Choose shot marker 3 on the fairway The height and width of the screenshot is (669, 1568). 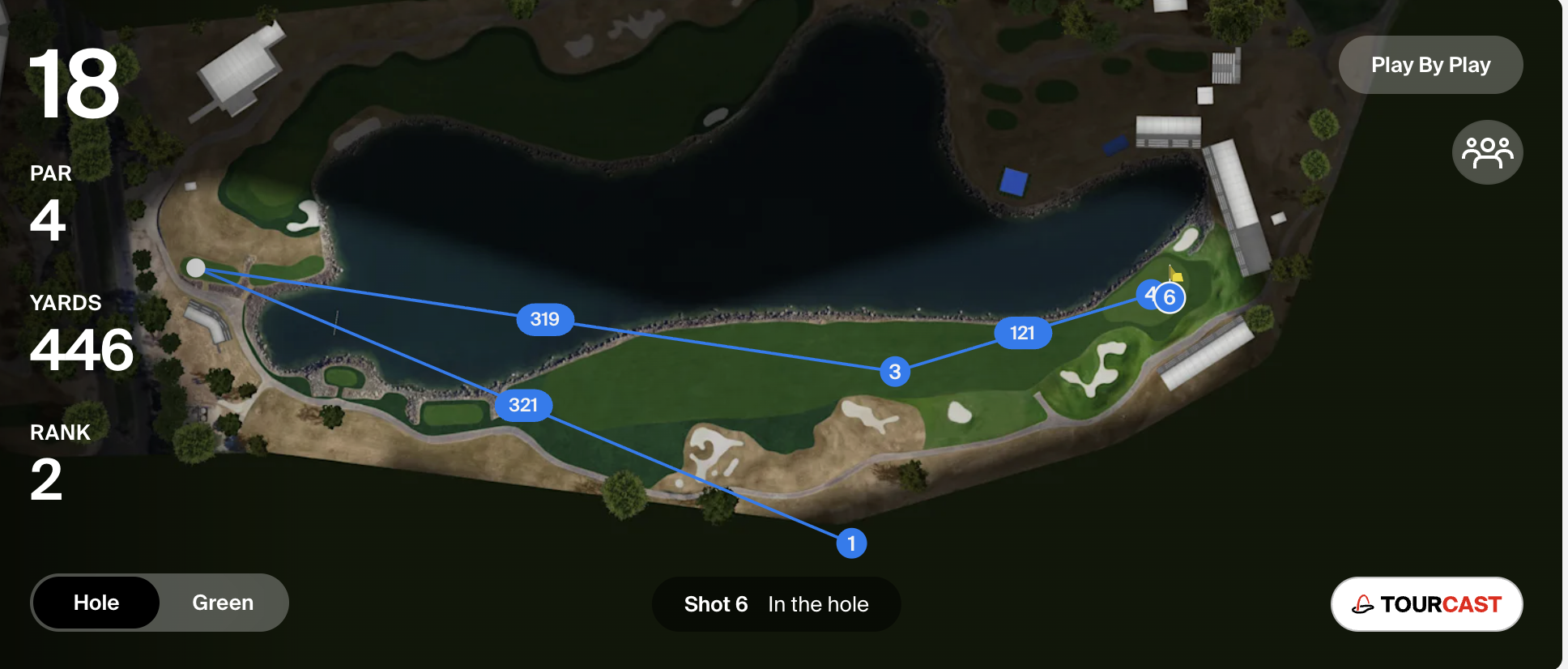coord(894,372)
